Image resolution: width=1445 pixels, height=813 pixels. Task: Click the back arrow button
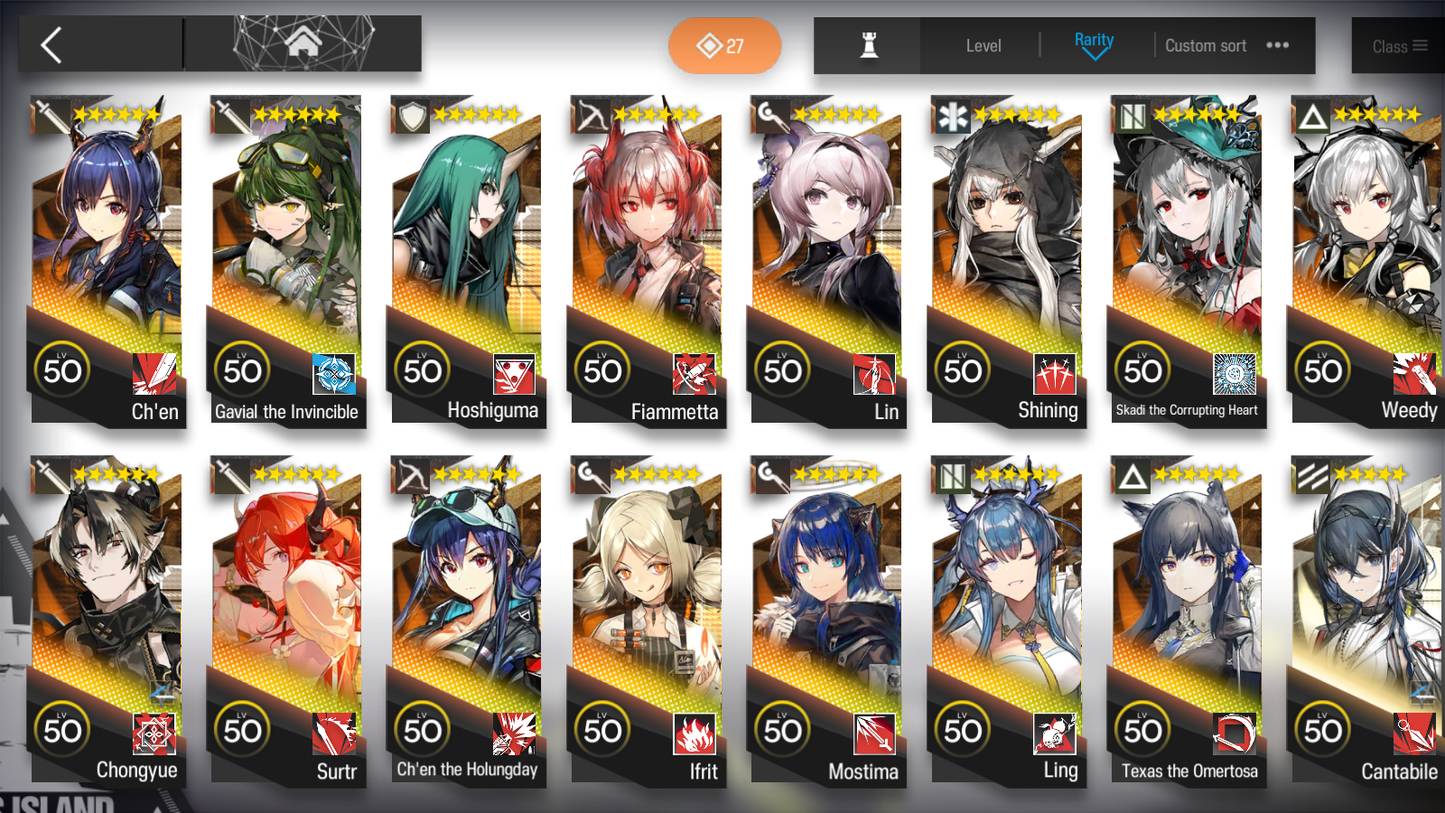(x=51, y=45)
